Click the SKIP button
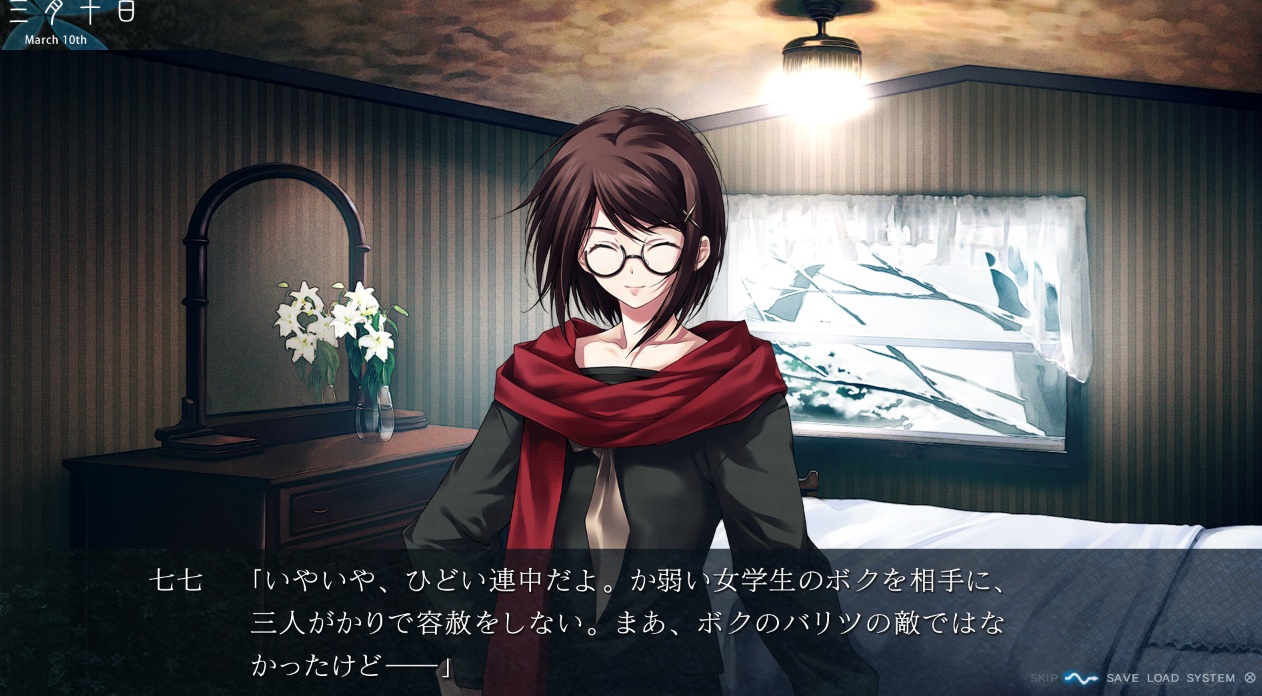The height and width of the screenshot is (696, 1262). [1043, 678]
